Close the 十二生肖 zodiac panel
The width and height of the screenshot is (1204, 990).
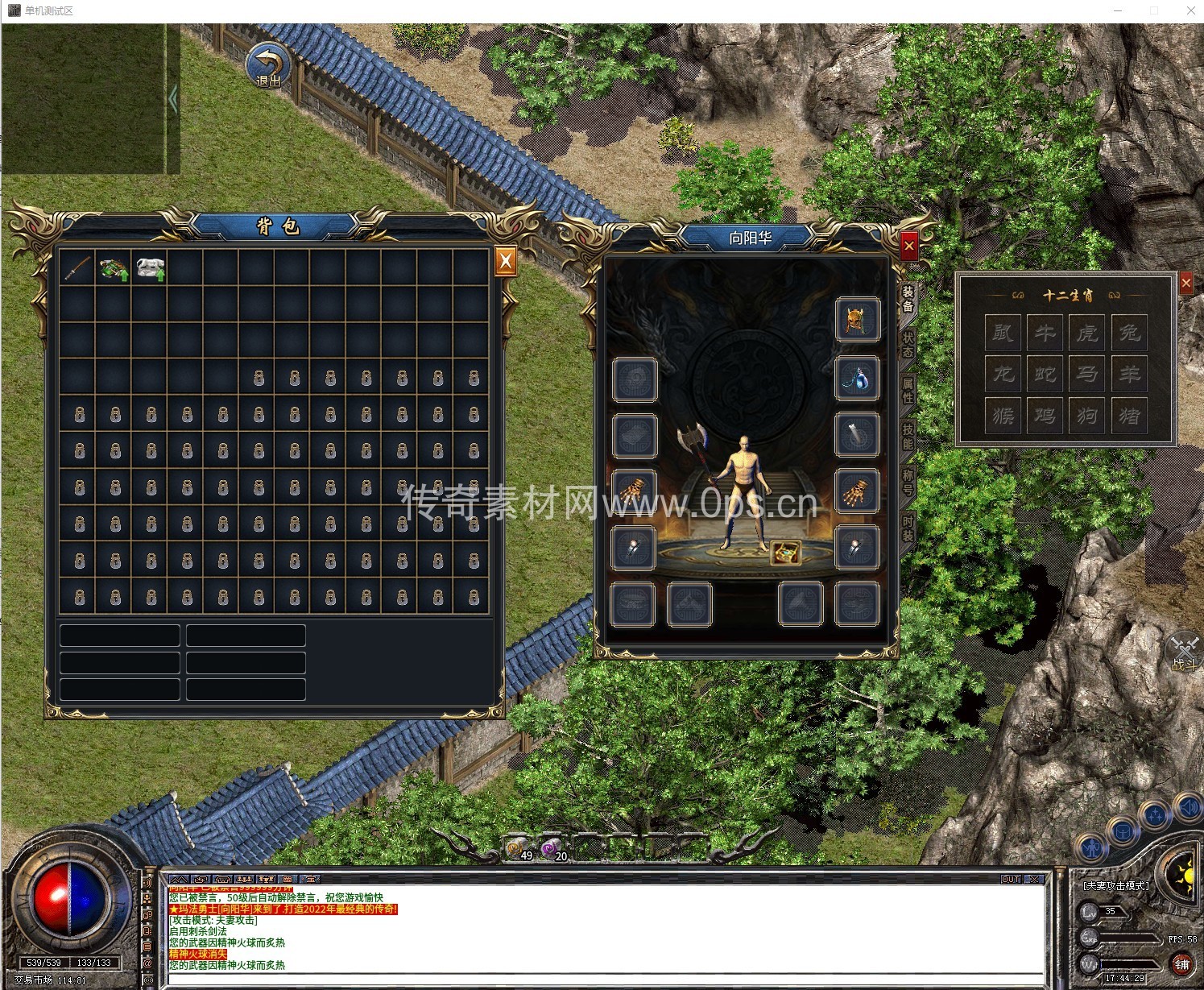1185,283
